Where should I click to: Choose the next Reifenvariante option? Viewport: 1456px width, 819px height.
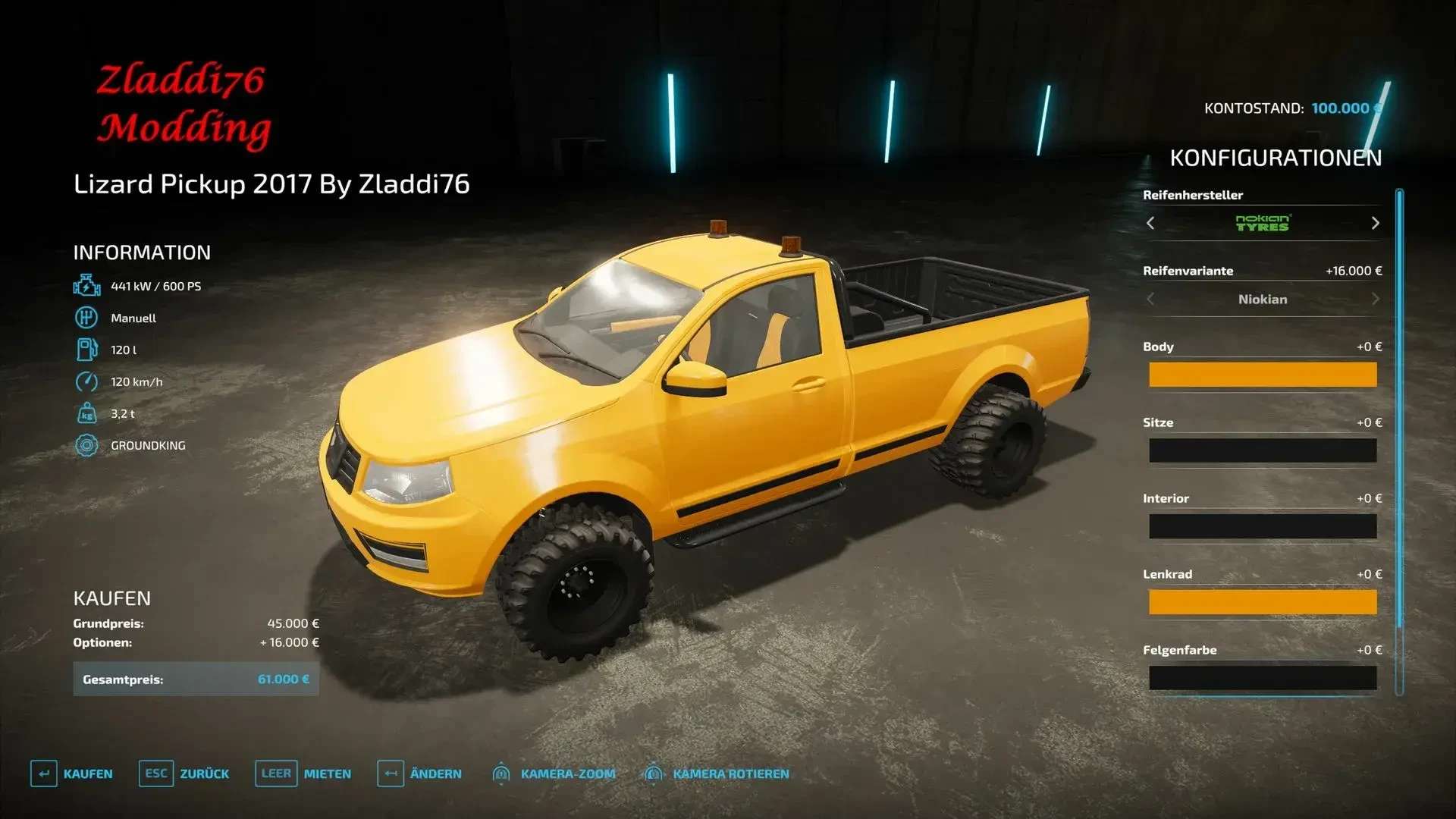(1375, 299)
